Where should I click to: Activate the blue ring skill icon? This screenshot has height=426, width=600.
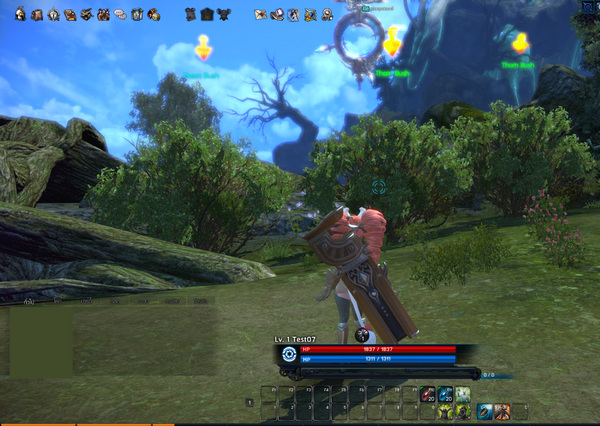coord(484,411)
